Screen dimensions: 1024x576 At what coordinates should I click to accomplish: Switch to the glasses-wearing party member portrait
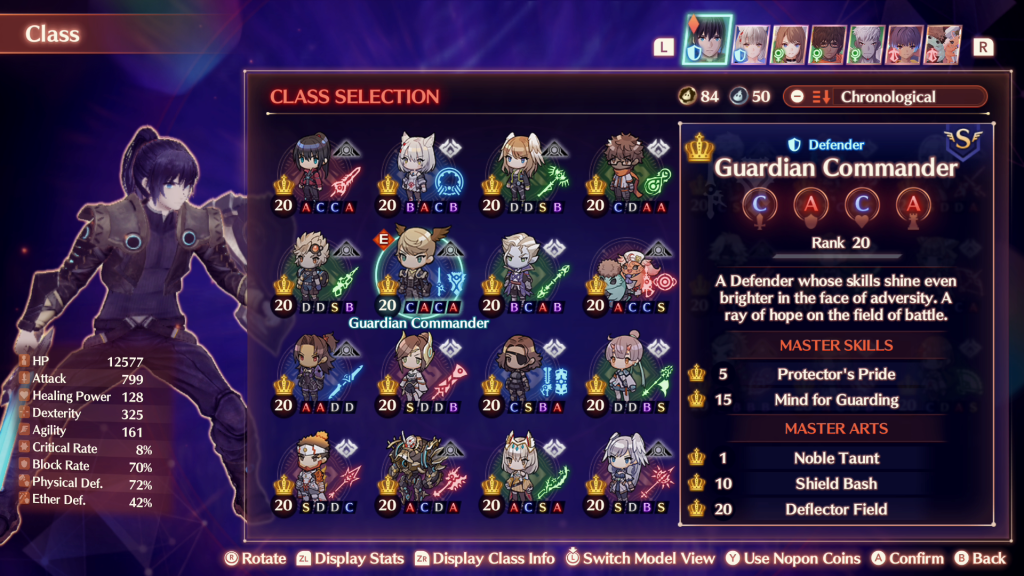coord(828,45)
